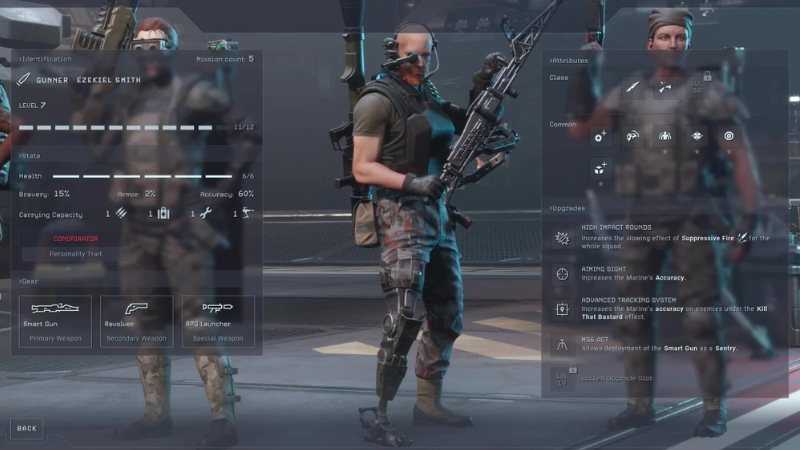Click the locked upgrade slot

pyautogui.click(x=562, y=377)
